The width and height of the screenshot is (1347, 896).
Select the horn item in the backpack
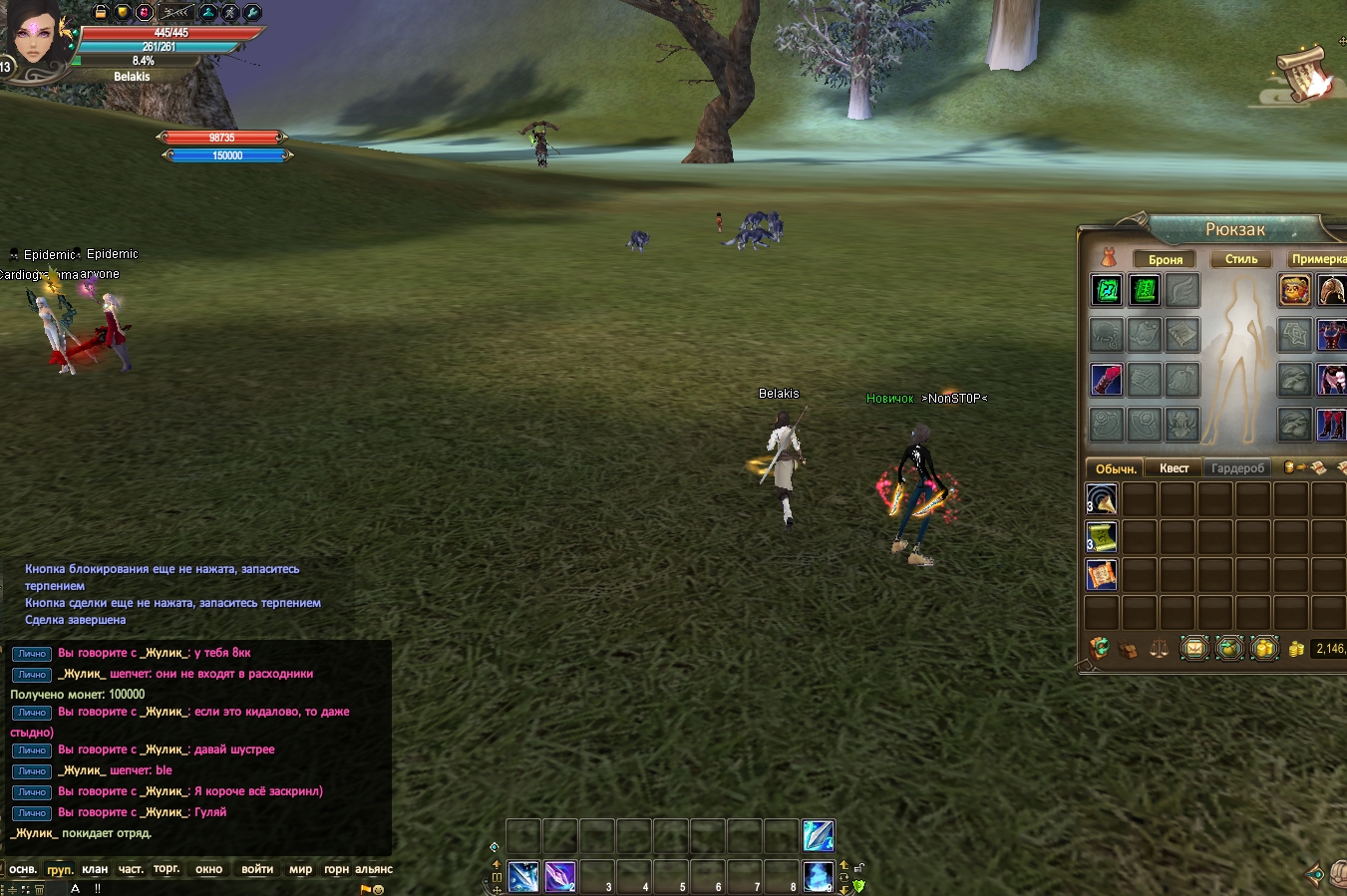1102,499
